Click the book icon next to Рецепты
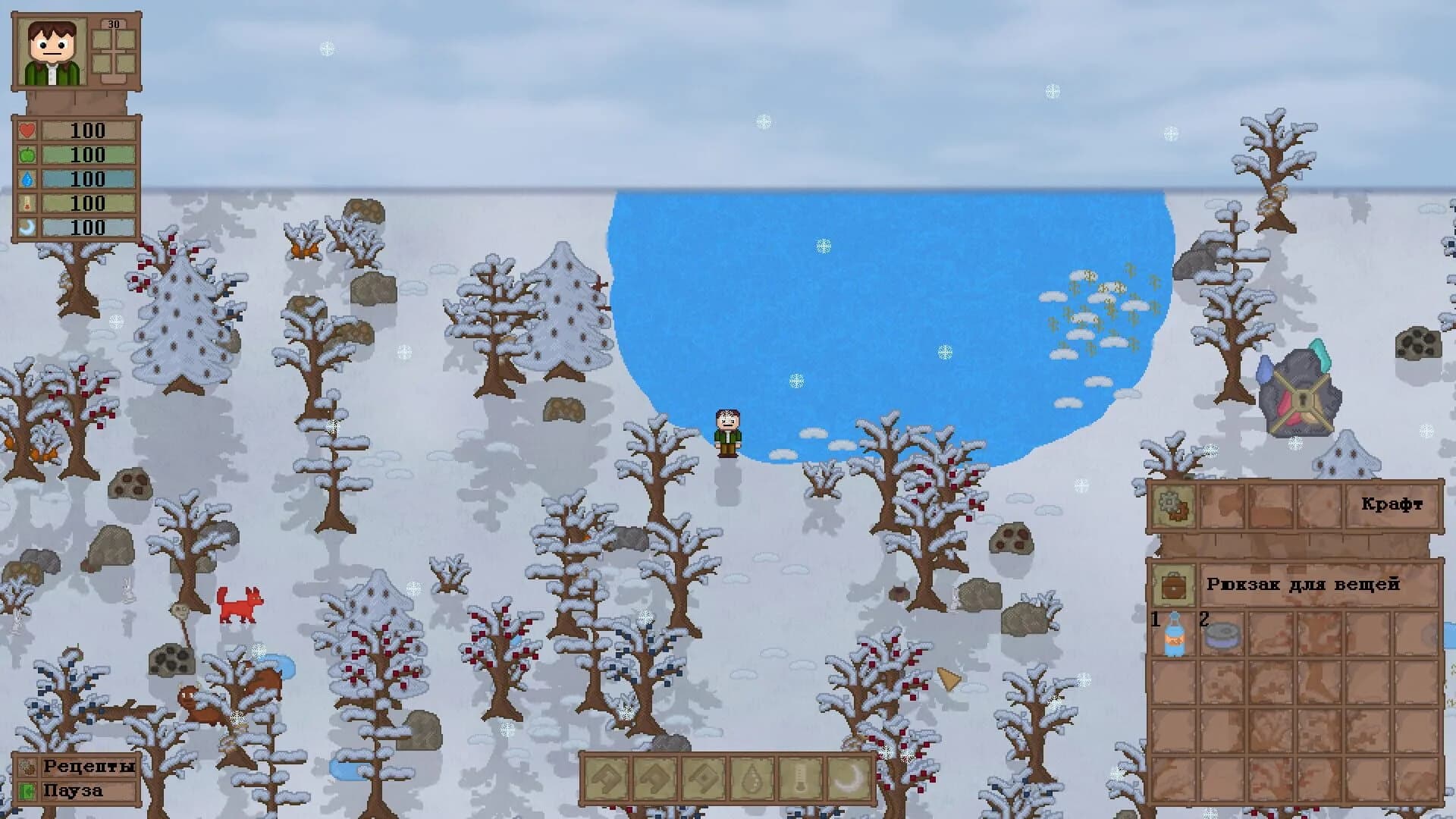Screen dimensions: 1456x819 (27, 767)
